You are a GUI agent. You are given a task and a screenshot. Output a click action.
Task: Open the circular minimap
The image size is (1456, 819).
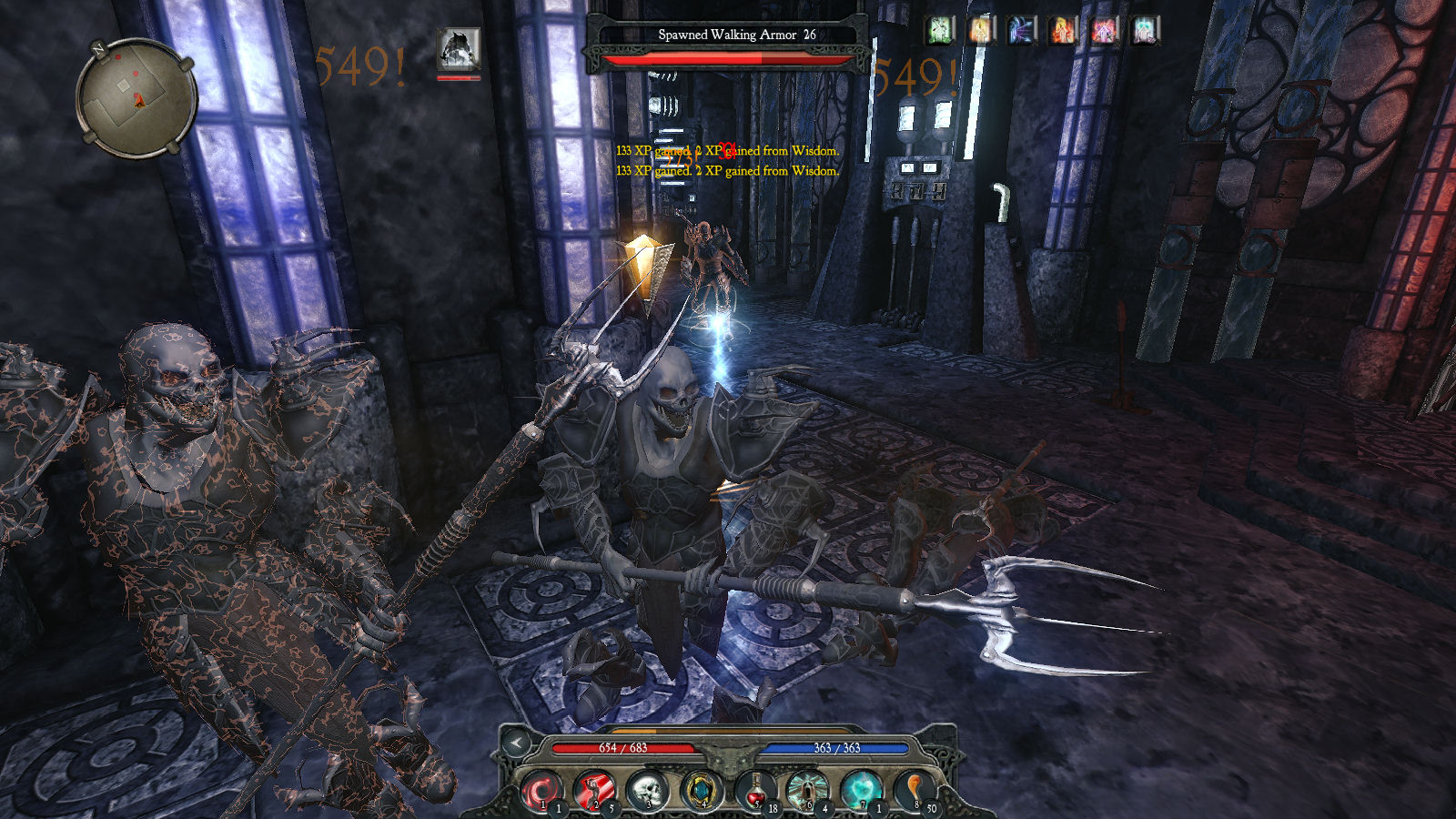click(136, 96)
